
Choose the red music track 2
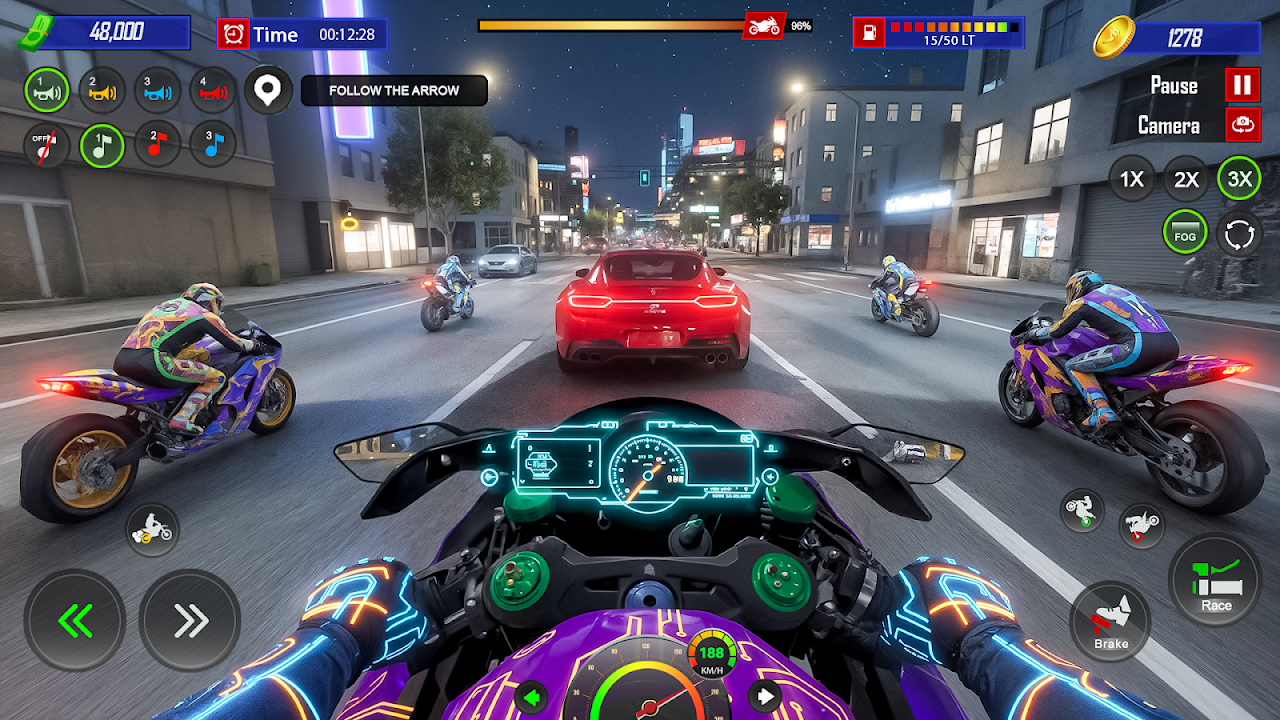[157, 146]
